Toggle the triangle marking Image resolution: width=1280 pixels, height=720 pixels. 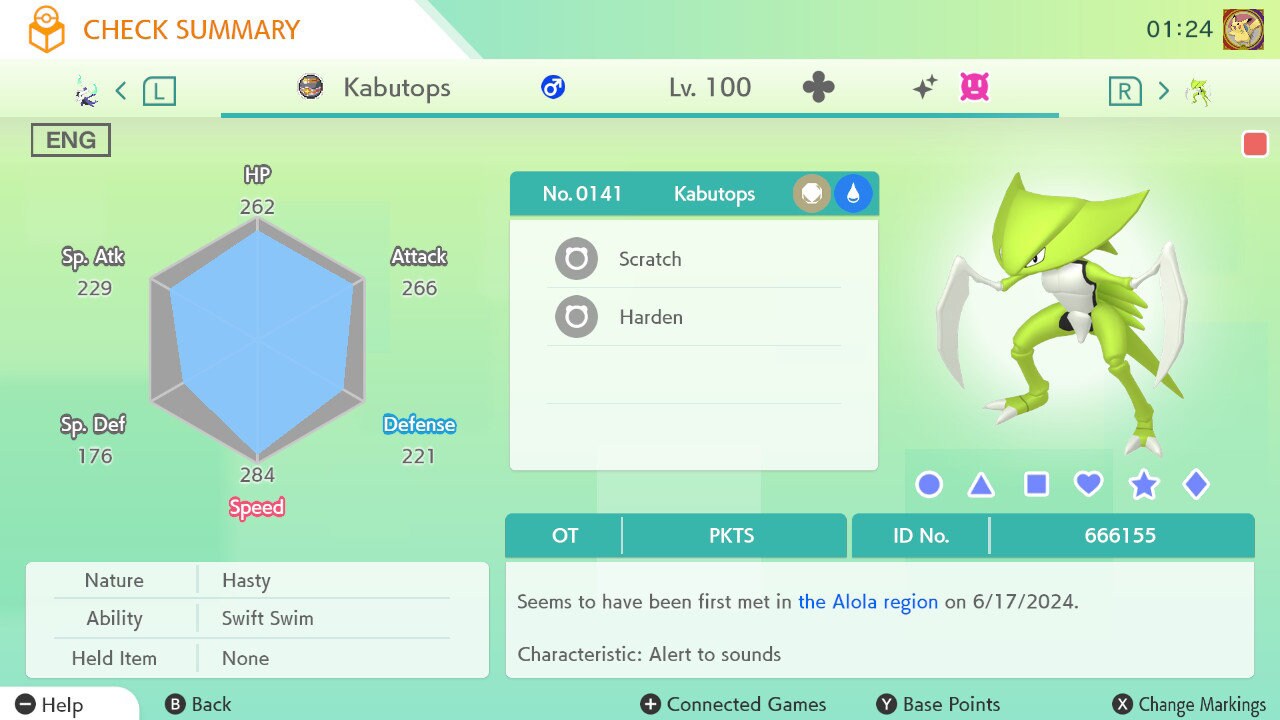(981, 485)
